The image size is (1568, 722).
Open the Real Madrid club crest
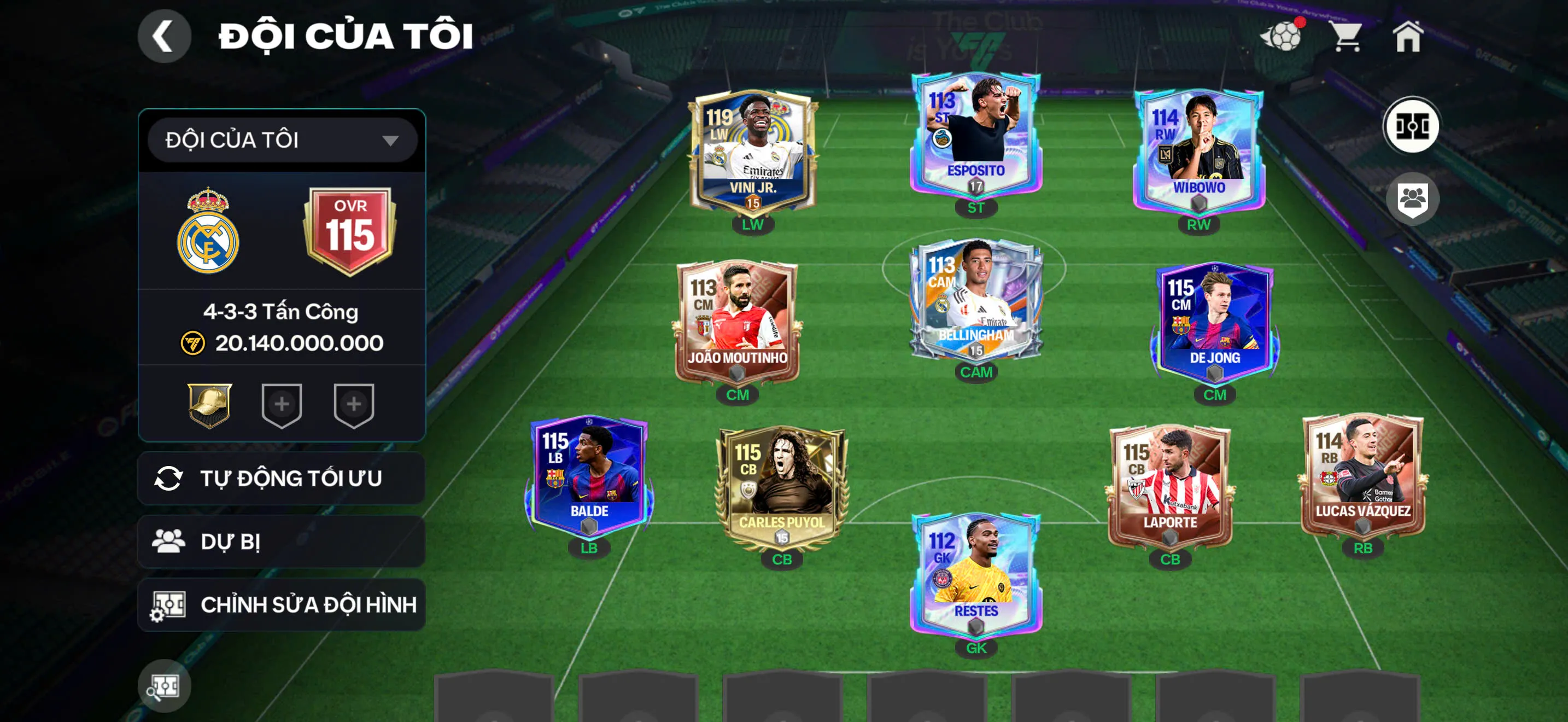coord(208,231)
